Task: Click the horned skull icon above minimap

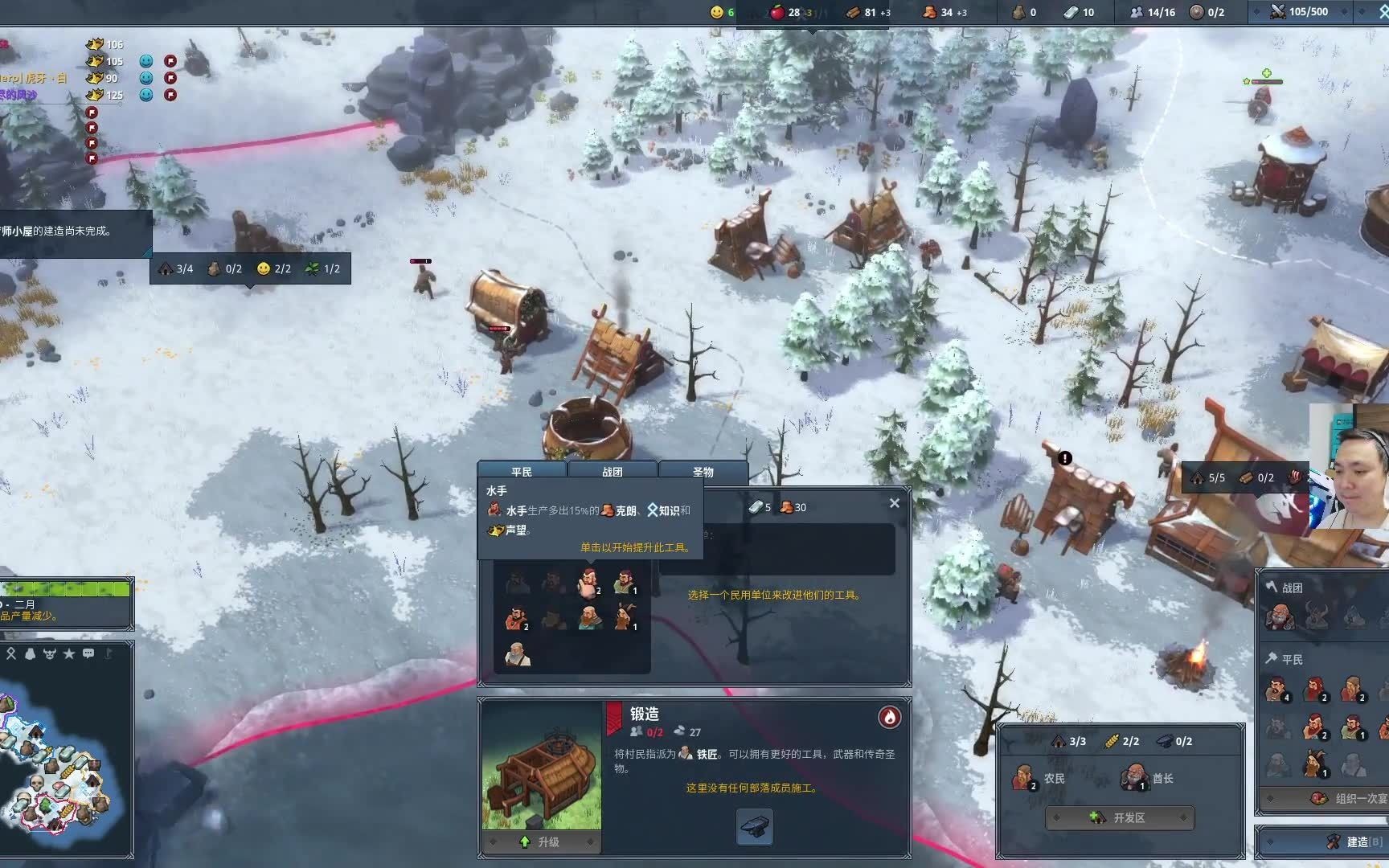Action: pos(50,653)
